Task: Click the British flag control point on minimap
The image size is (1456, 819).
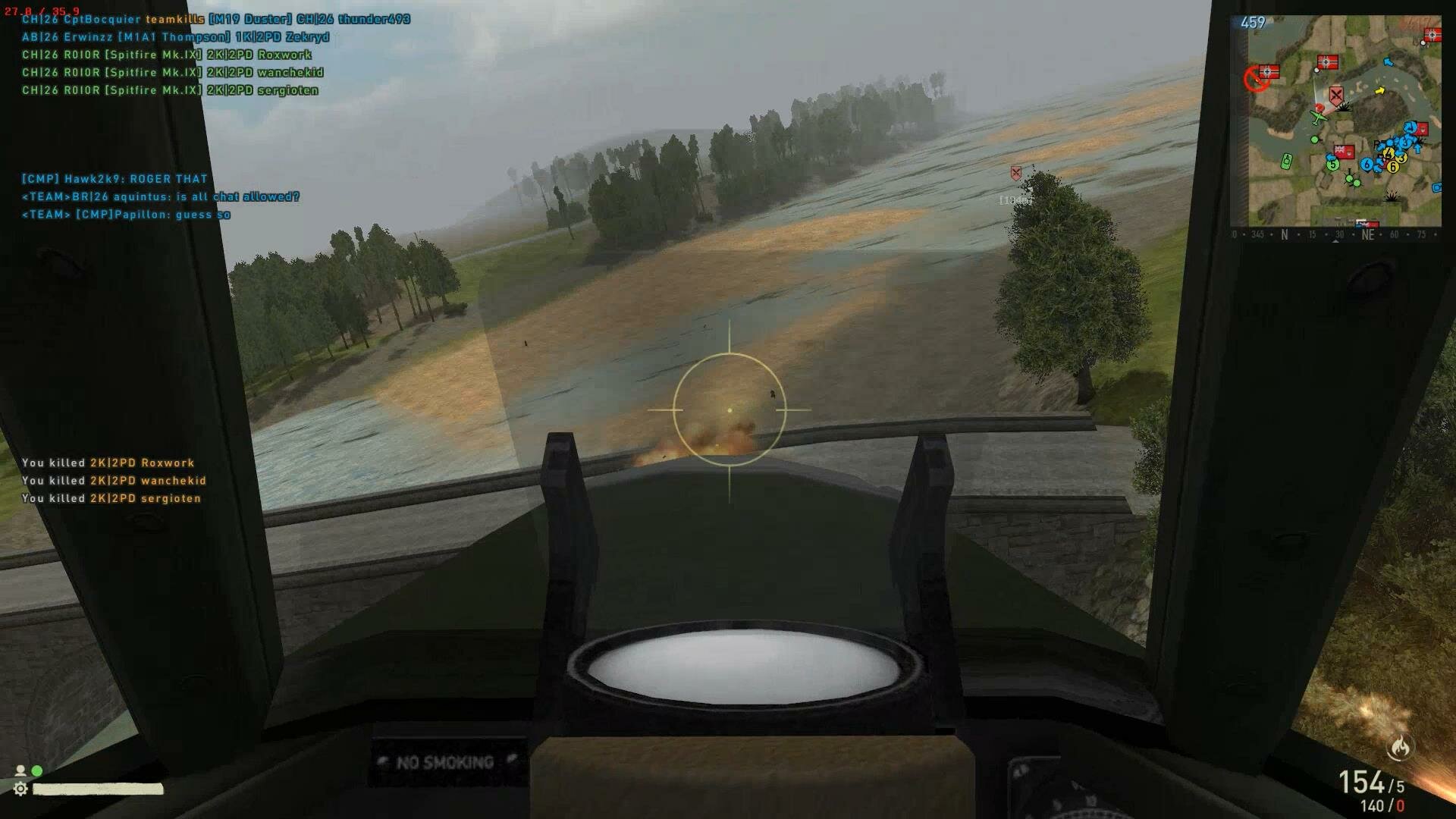Action: tap(1344, 151)
